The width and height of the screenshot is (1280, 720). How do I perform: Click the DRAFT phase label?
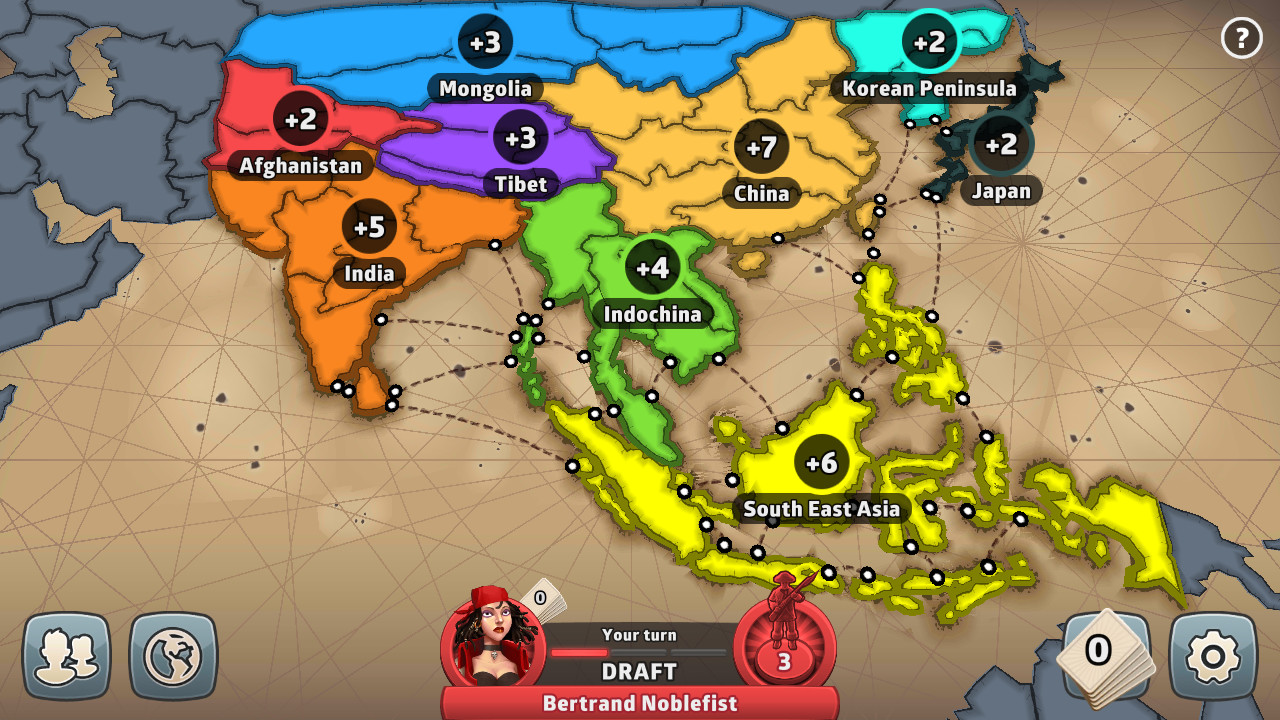click(640, 671)
